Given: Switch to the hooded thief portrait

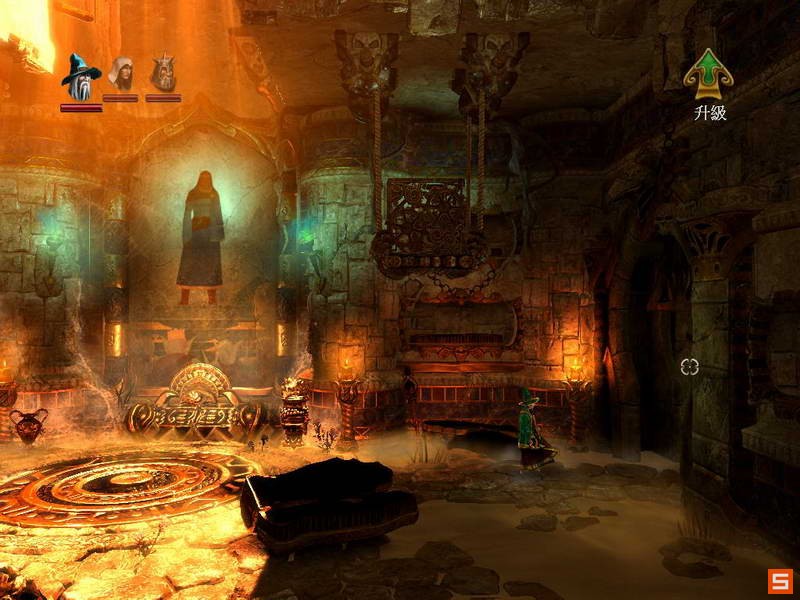Looking at the screenshot, I should 121,74.
